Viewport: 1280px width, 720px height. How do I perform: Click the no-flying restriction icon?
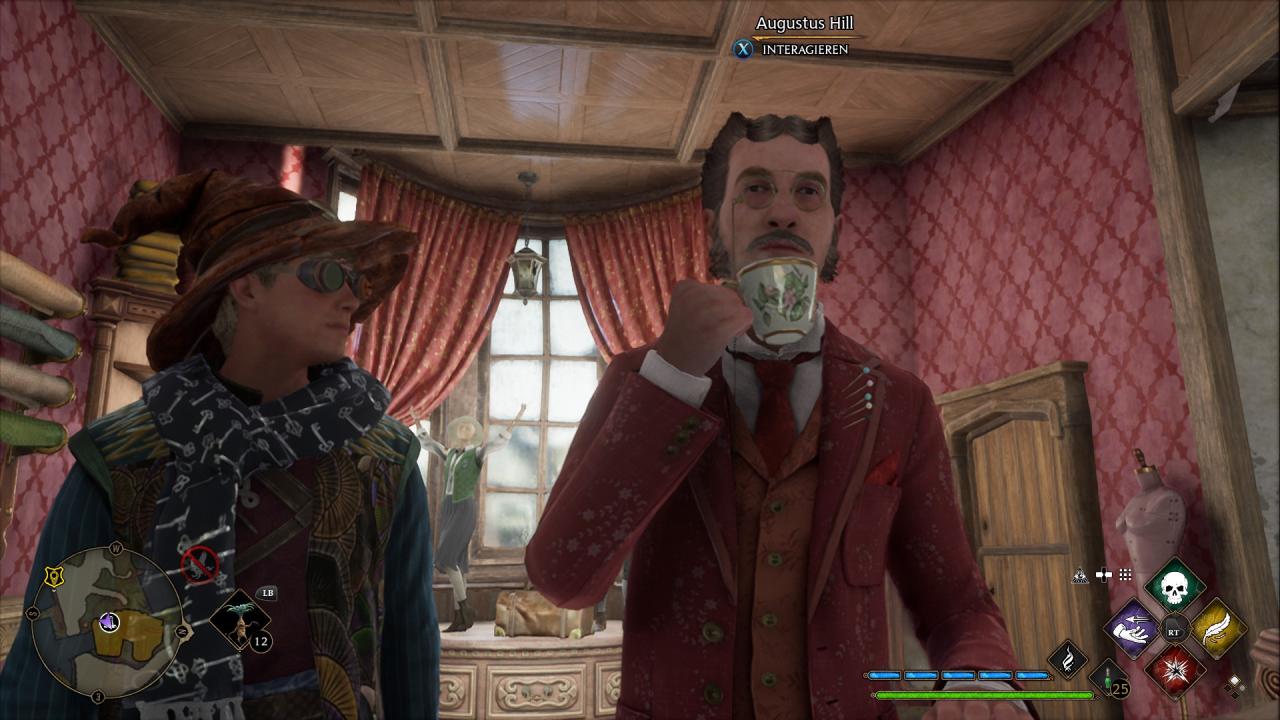[200, 565]
